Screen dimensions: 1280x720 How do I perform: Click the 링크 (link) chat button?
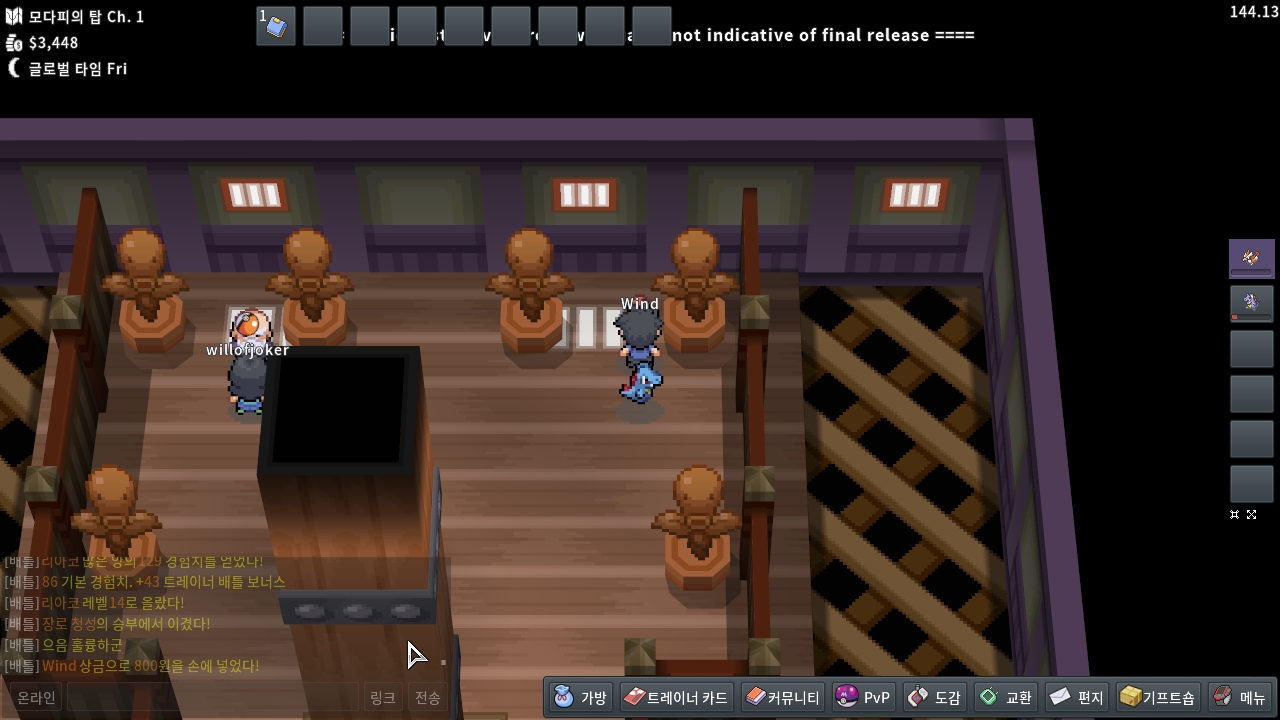click(382, 697)
